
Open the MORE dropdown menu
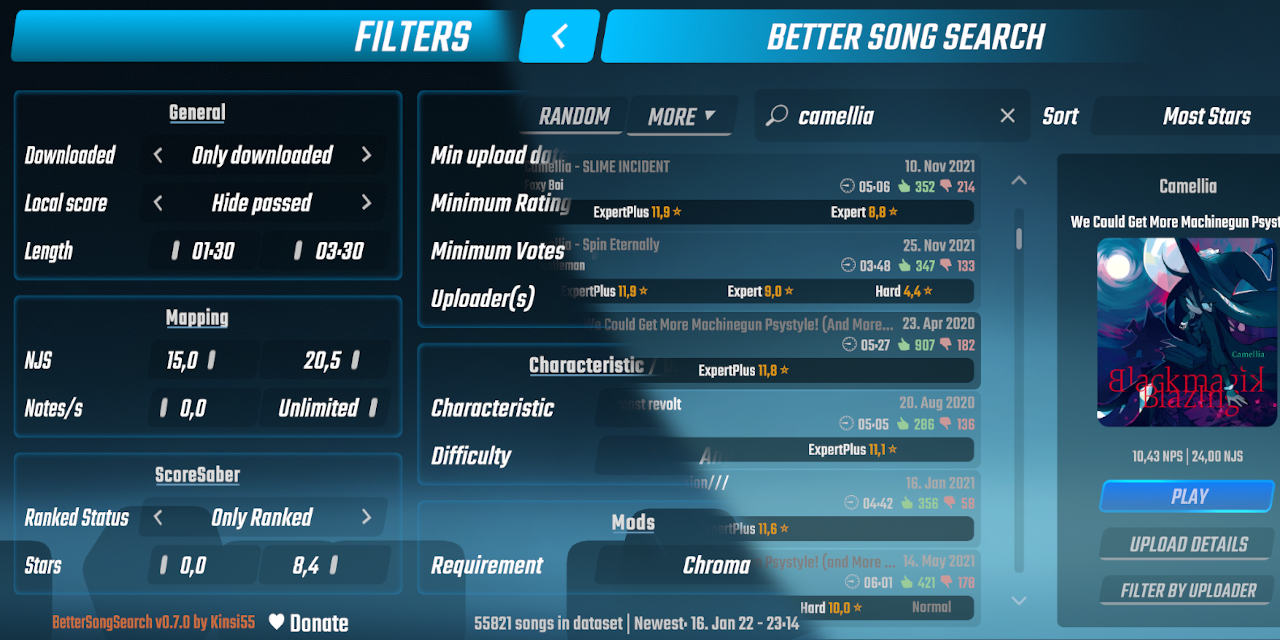[681, 116]
